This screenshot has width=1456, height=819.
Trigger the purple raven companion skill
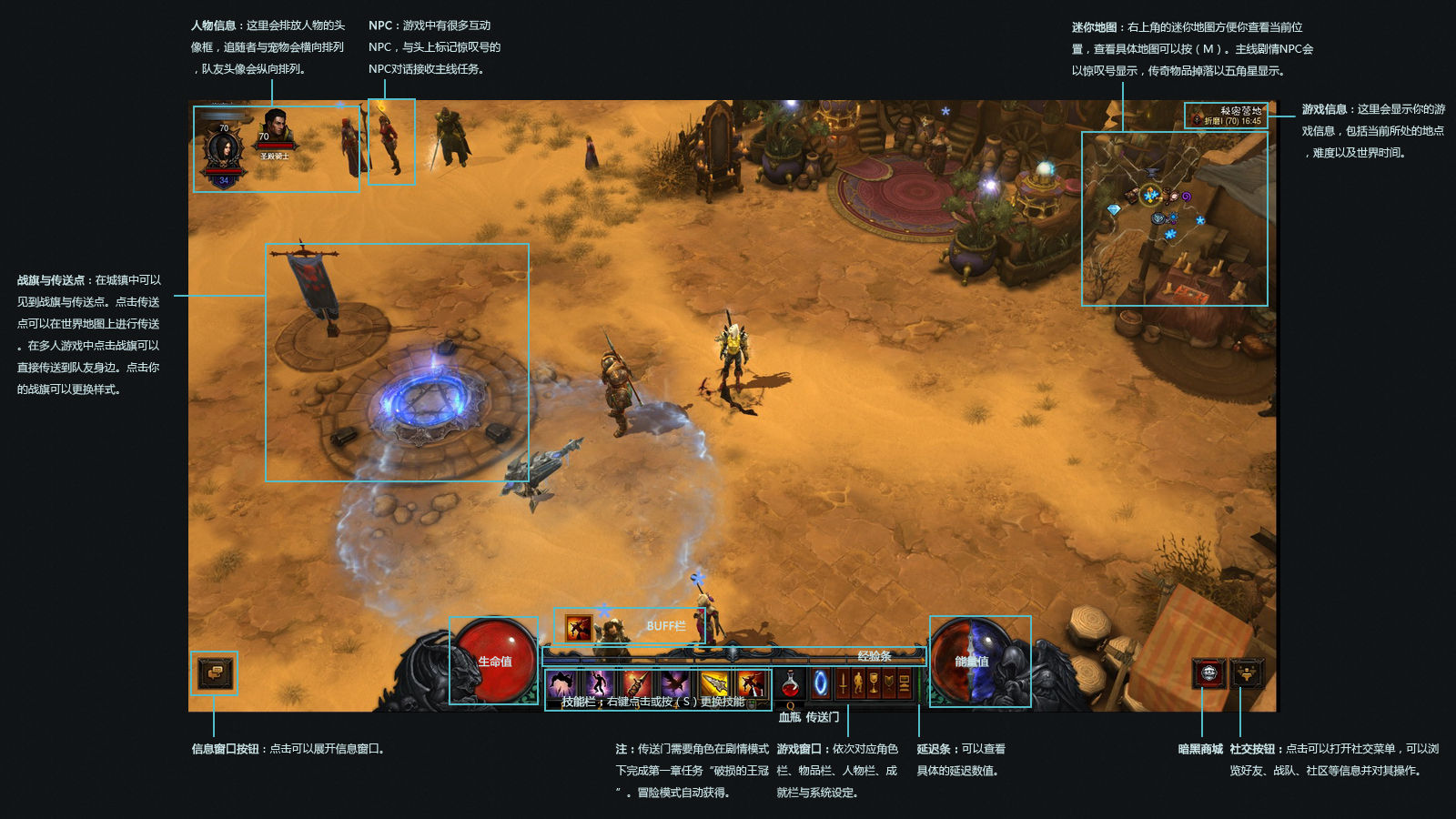[674, 683]
